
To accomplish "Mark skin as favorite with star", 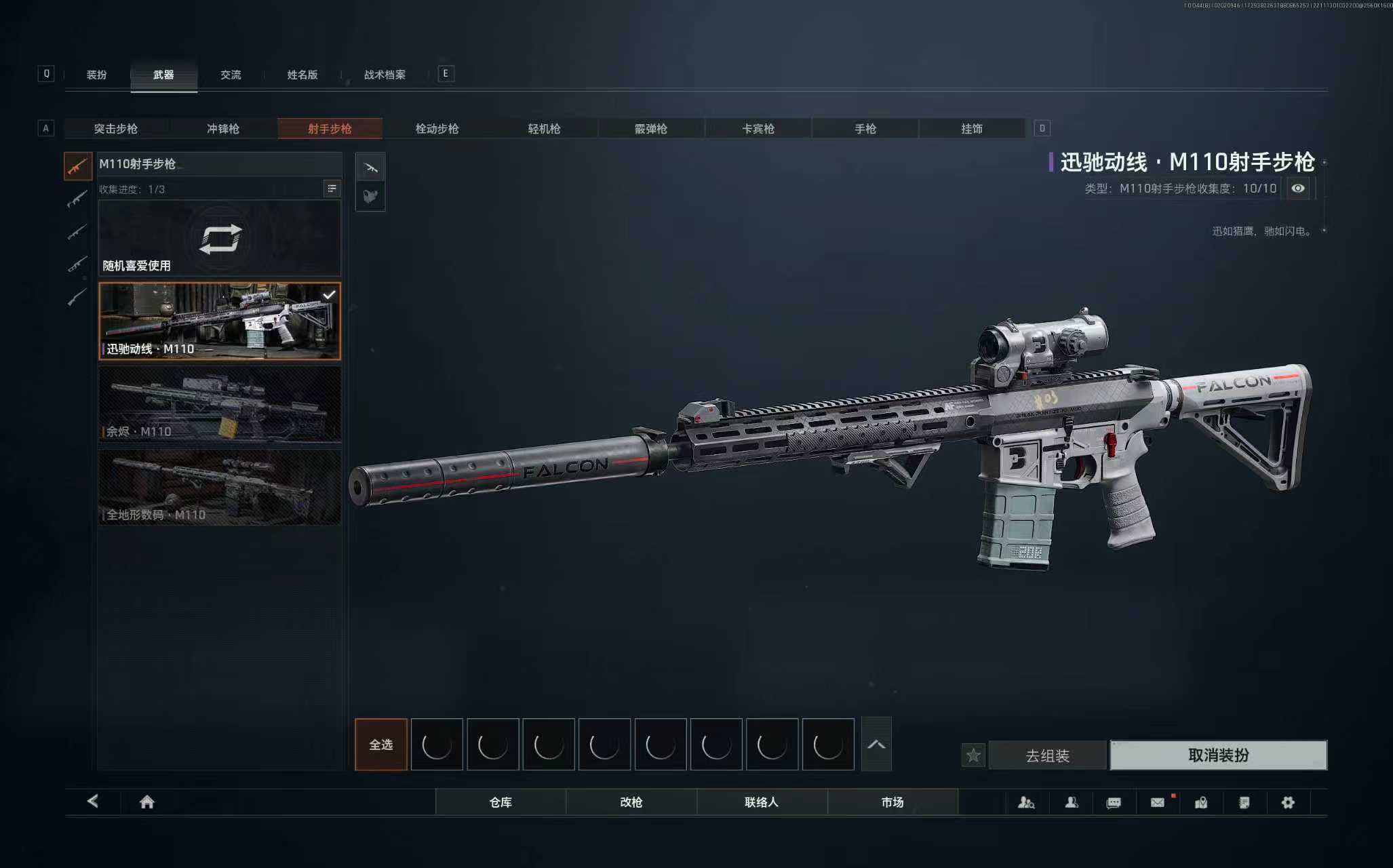I will click(x=973, y=755).
